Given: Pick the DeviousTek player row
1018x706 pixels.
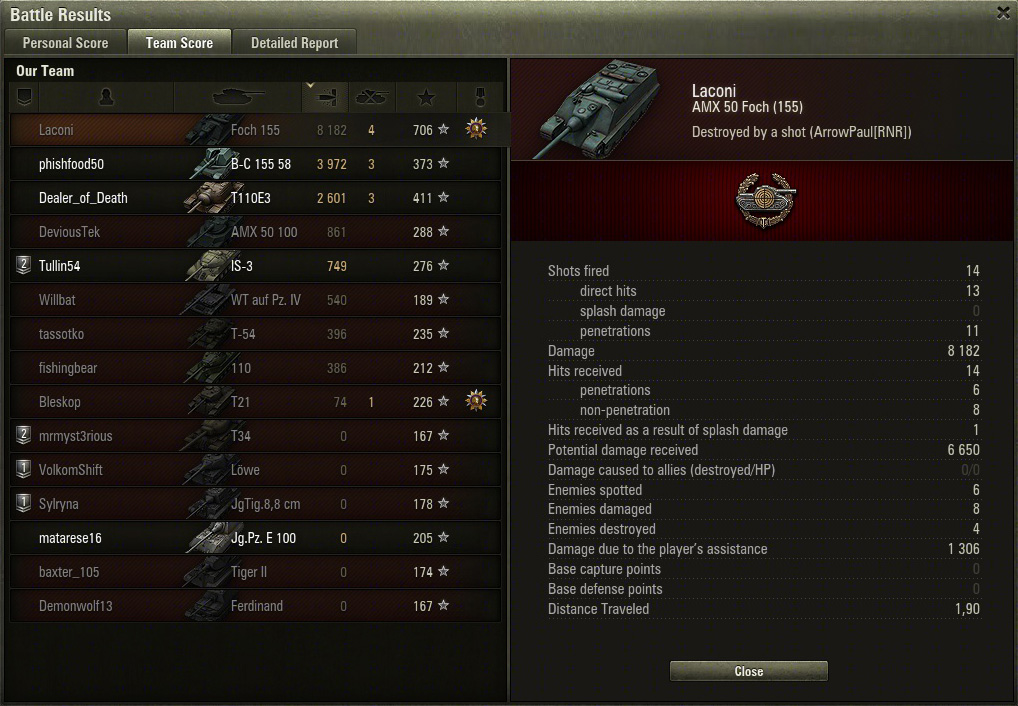Looking at the screenshot, I should point(70,232).
